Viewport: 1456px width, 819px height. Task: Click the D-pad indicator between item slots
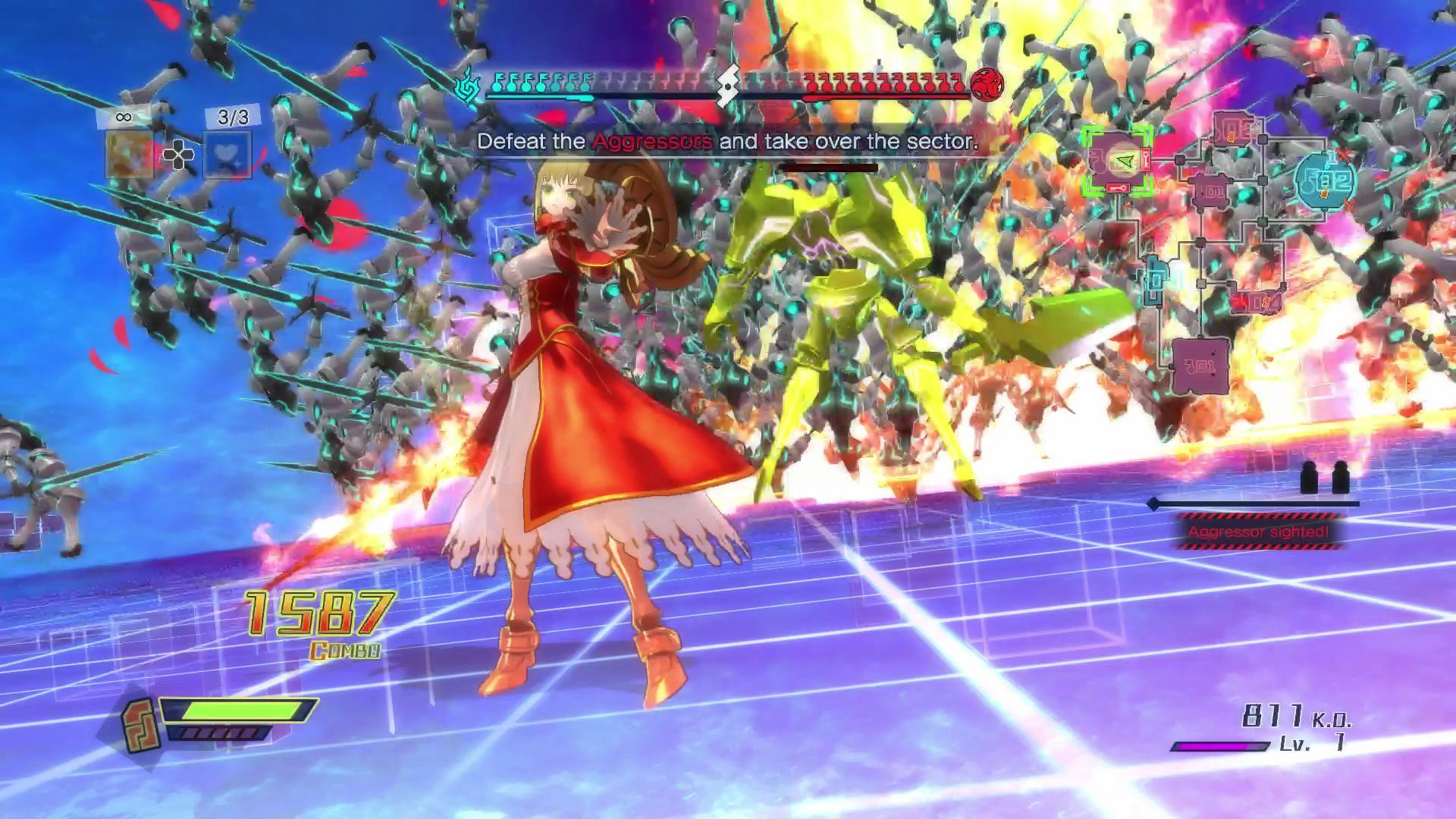(x=179, y=156)
